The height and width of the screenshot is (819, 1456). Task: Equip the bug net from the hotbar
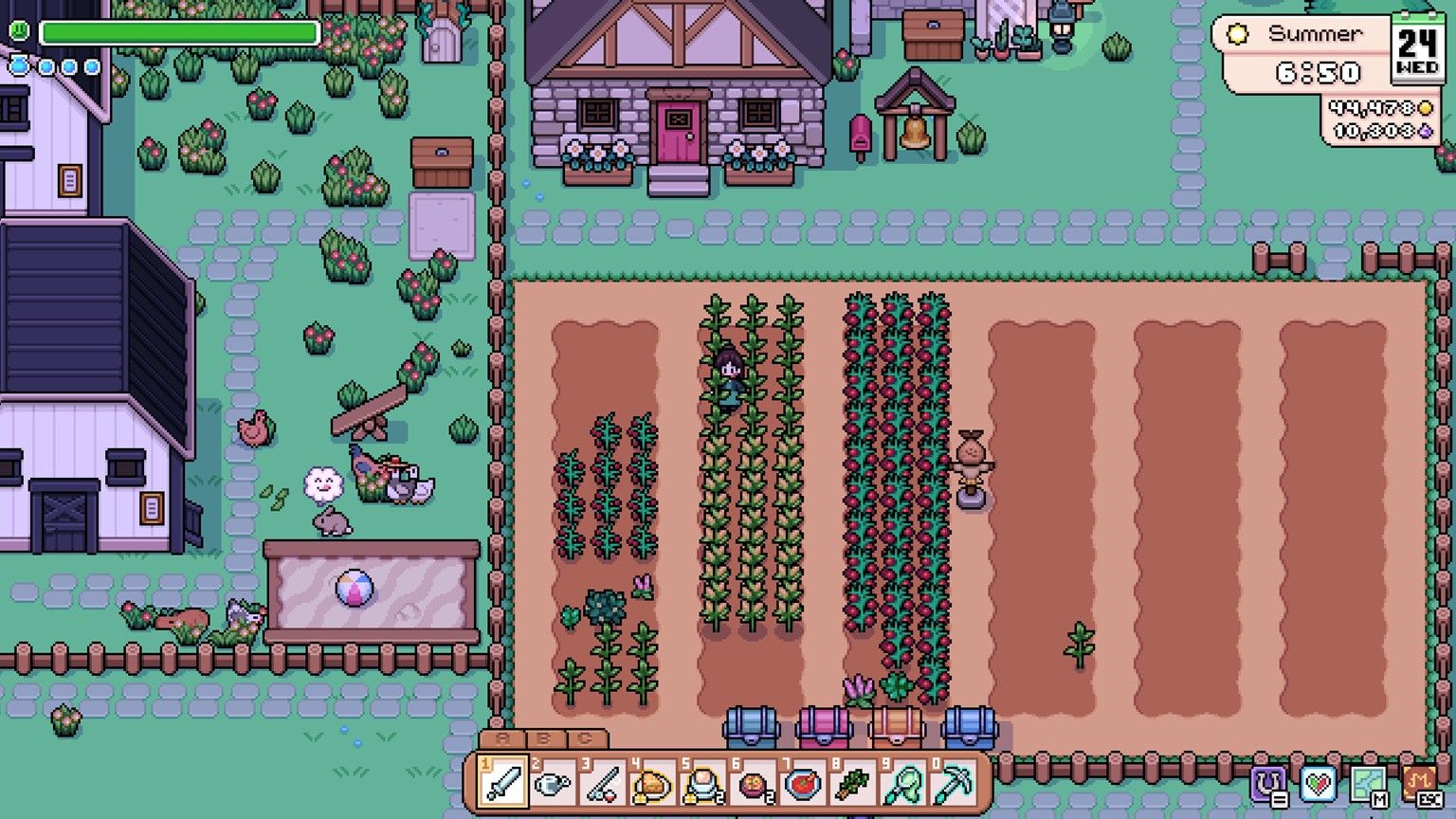pos(903,784)
